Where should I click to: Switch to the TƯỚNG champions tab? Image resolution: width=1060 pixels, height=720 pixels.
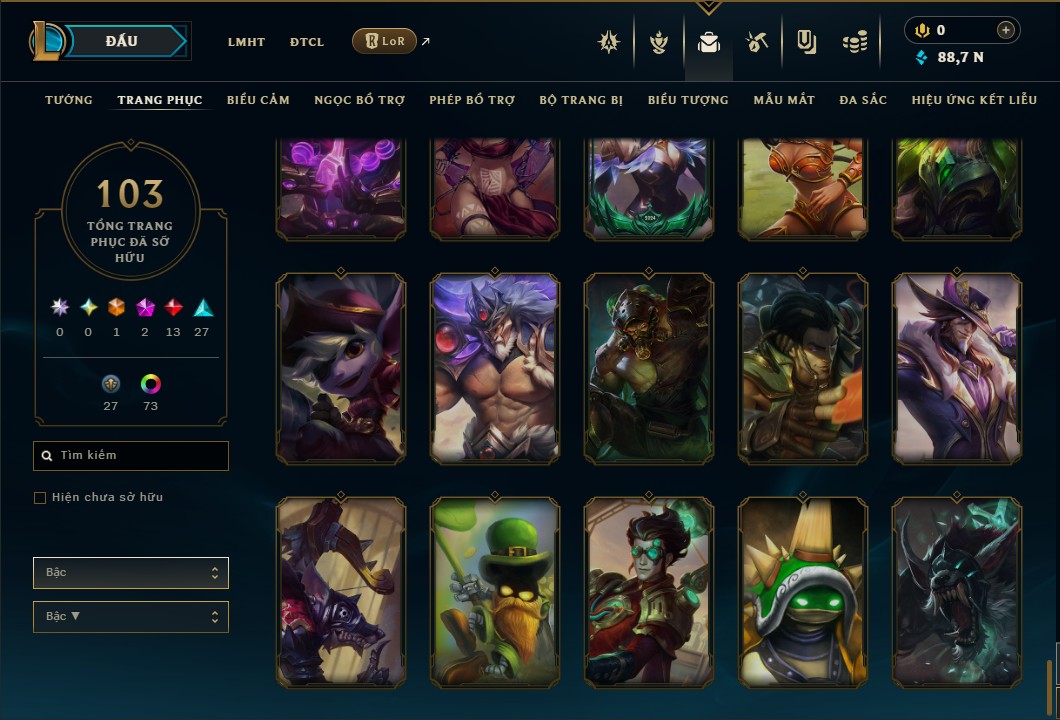click(69, 100)
